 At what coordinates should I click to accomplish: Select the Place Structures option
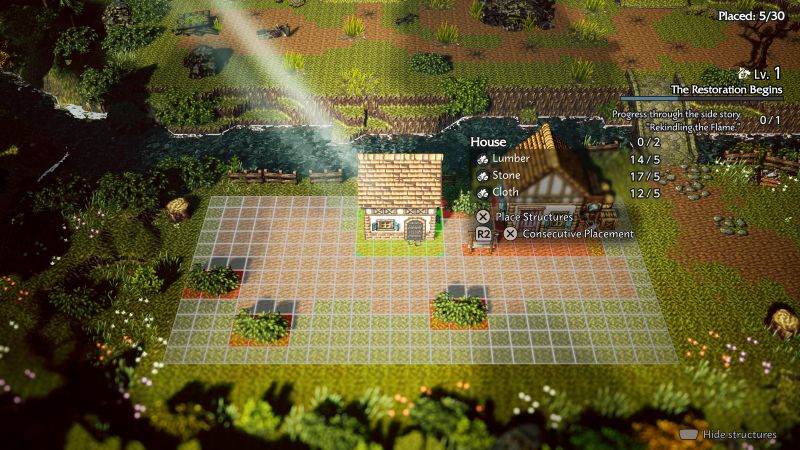coord(534,216)
